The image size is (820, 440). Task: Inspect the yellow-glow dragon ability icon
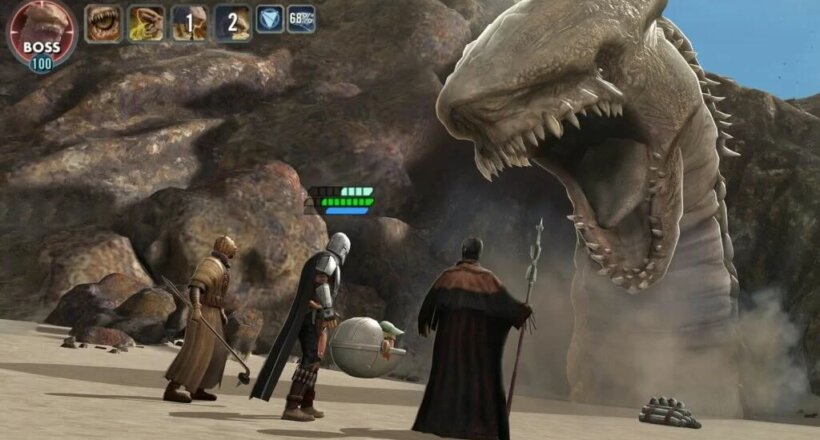[146, 23]
